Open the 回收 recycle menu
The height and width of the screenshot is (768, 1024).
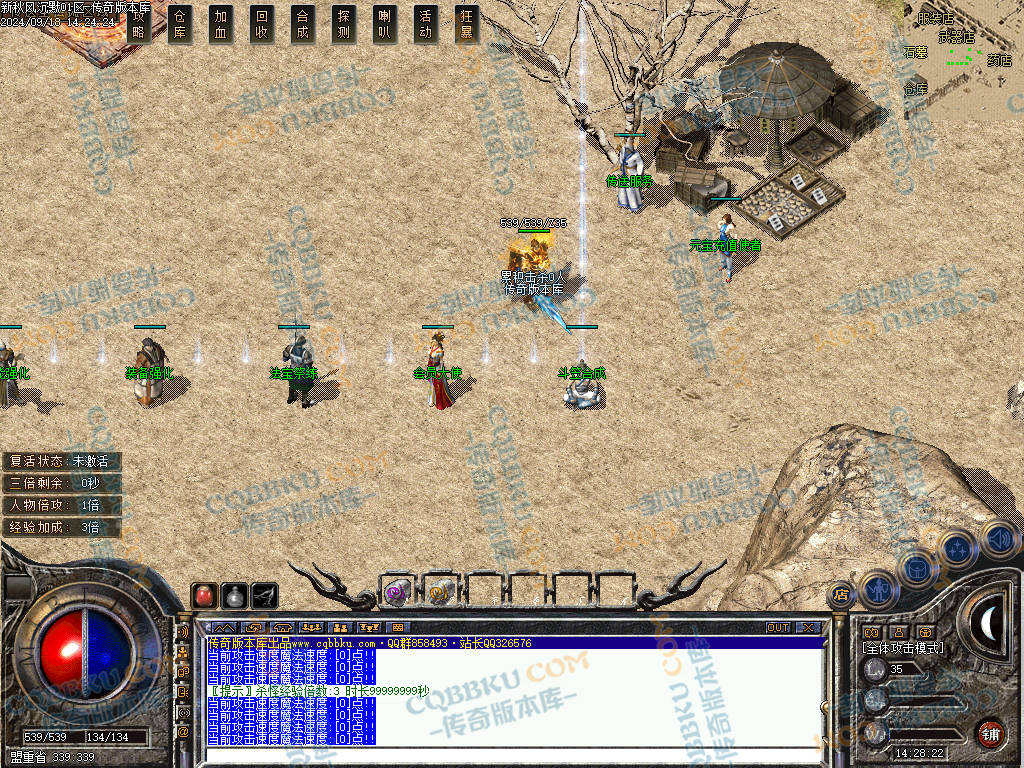[x=262, y=23]
